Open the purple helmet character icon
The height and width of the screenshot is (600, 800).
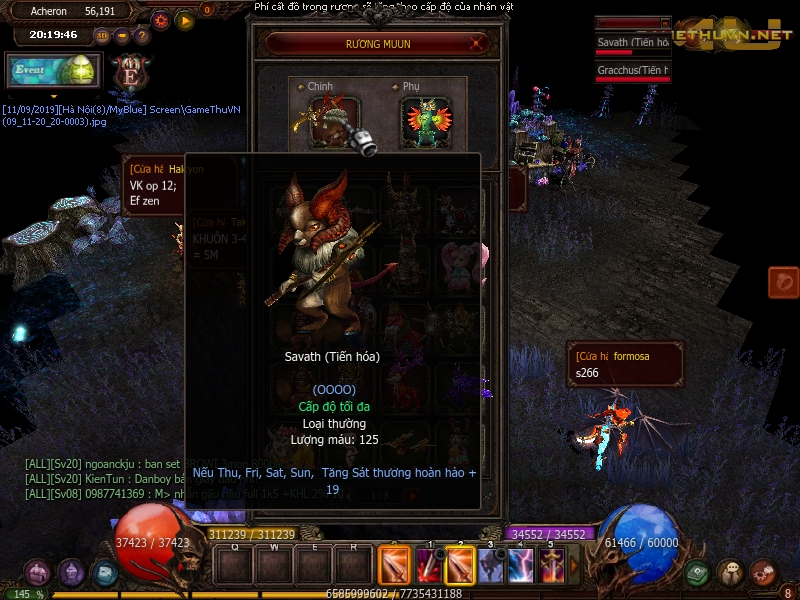pyautogui.click(x=71, y=573)
